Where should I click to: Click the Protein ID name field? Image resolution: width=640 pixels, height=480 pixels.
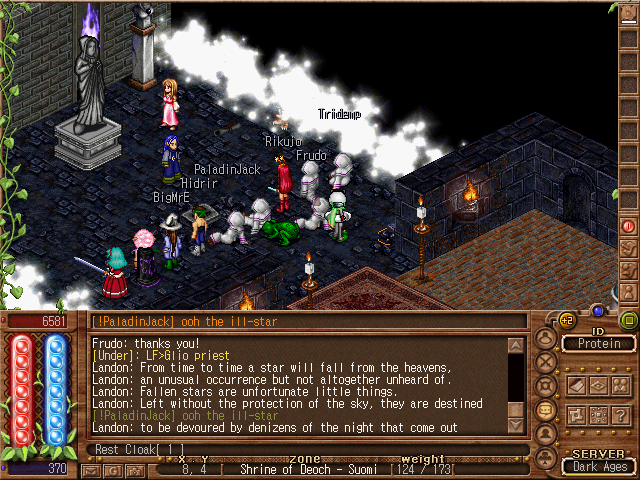point(598,344)
